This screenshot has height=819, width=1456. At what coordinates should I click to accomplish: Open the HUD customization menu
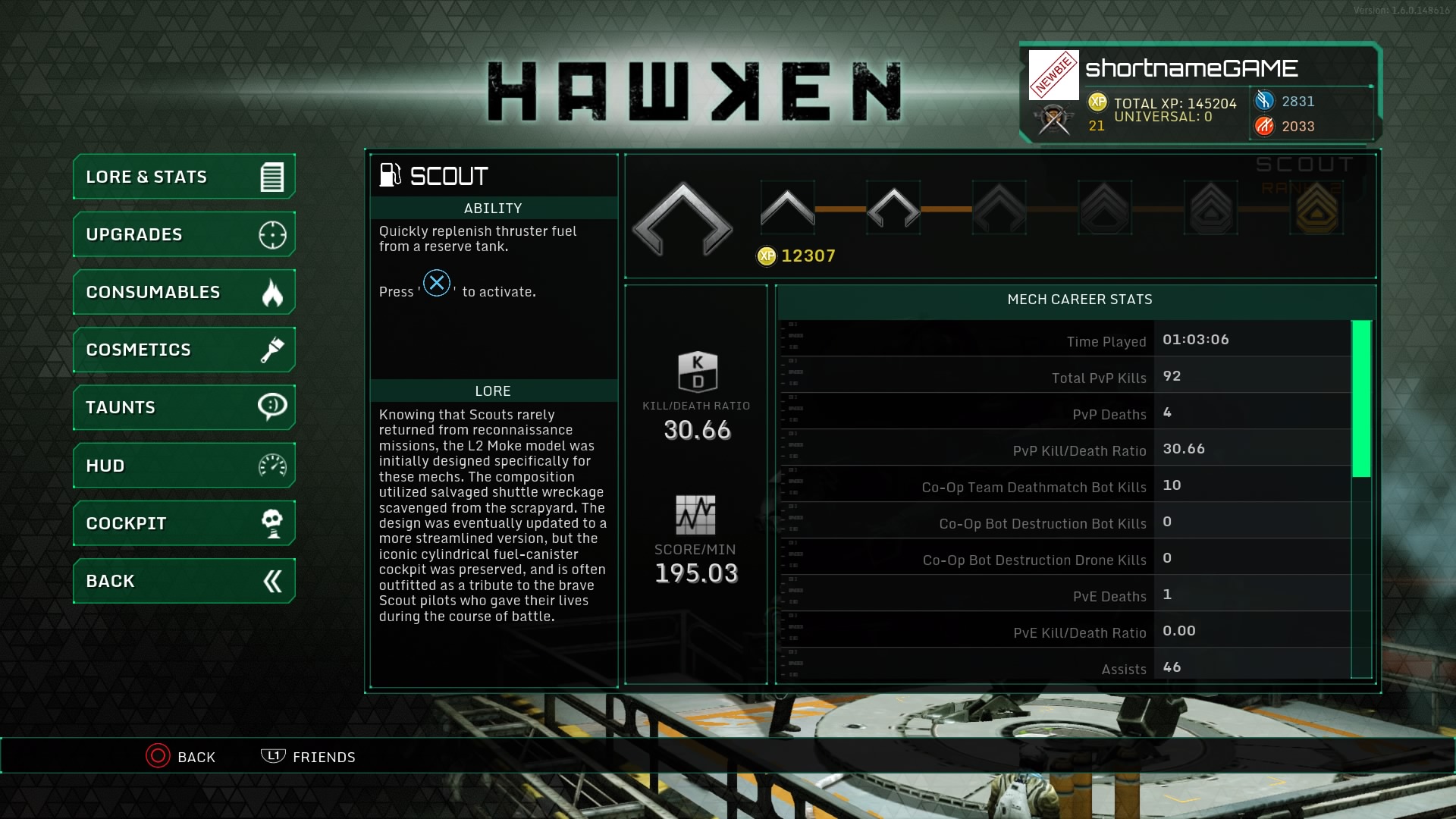coord(184,466)
